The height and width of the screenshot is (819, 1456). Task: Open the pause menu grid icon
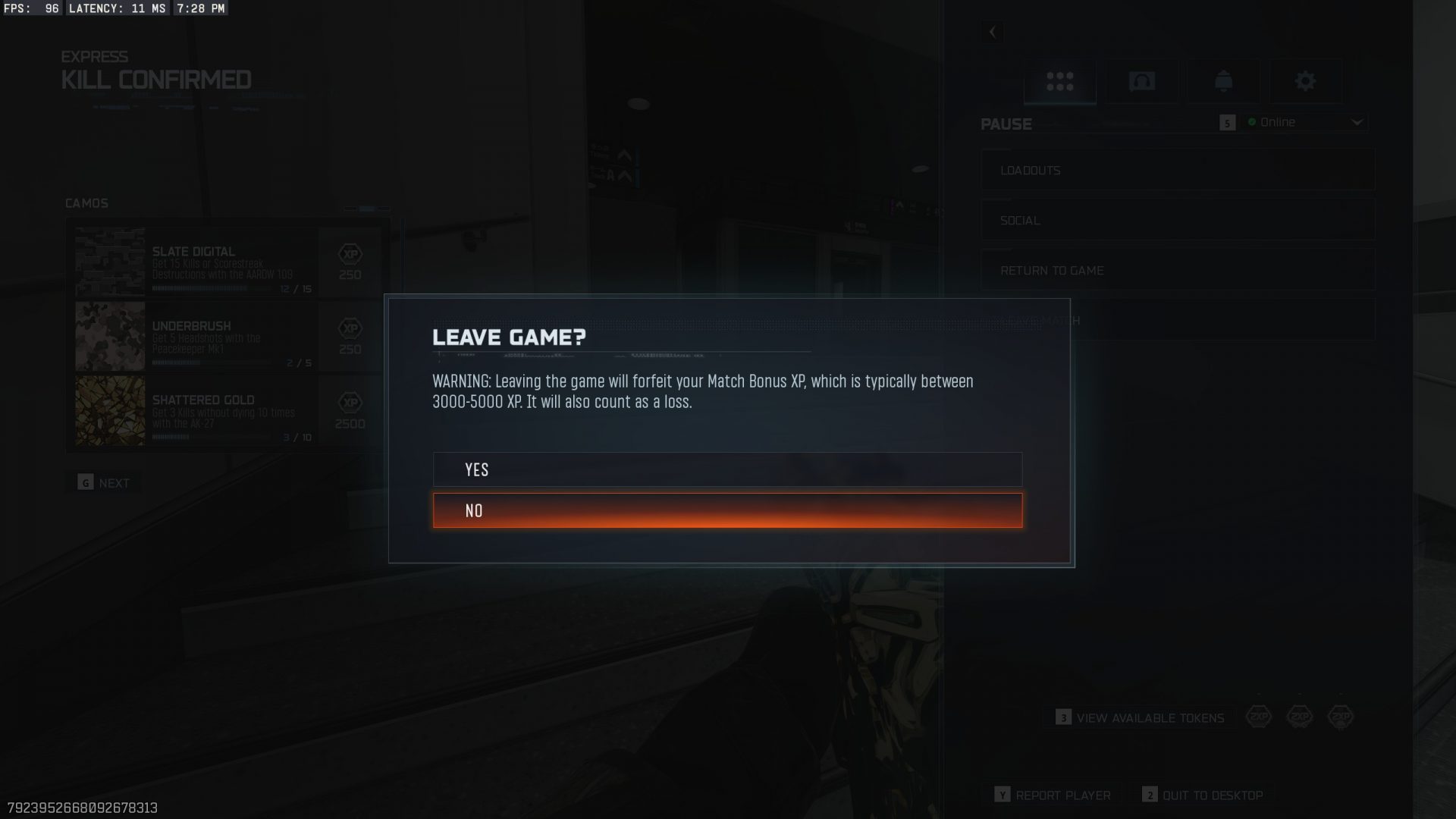[x=1059, y=80]
